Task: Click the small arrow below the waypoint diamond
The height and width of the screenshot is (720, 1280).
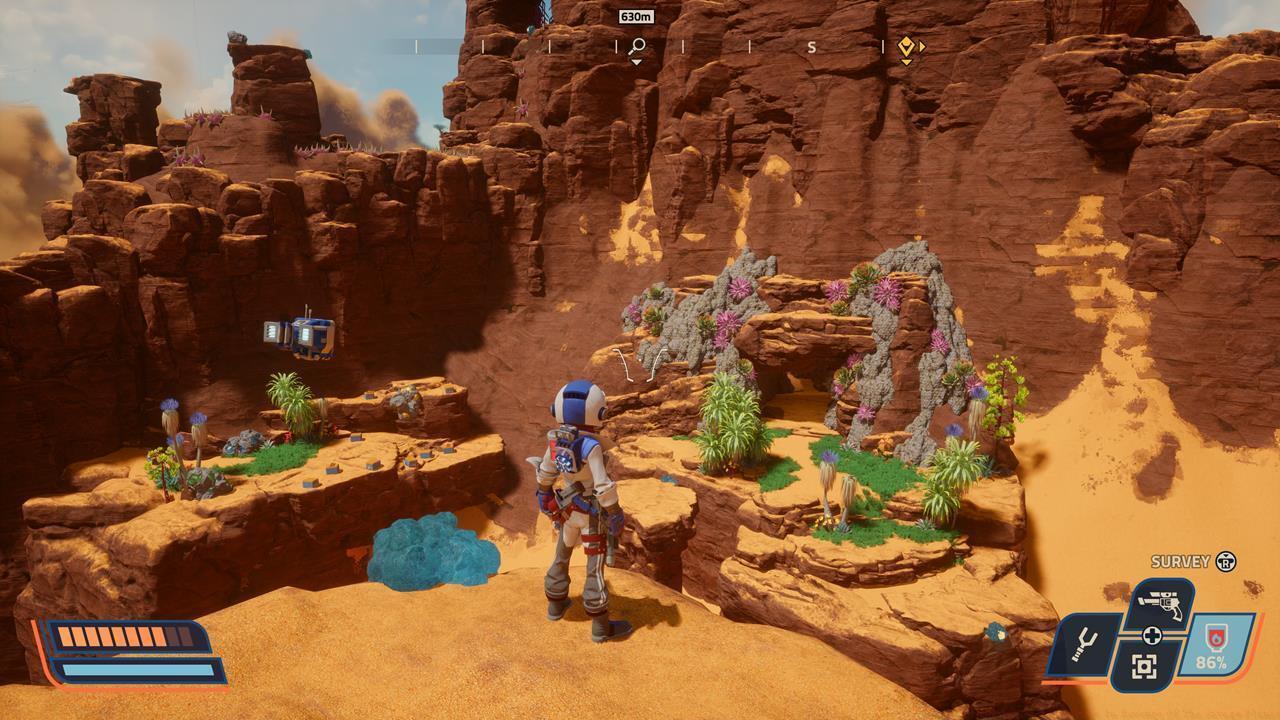Action: click(x=905, y=59)
